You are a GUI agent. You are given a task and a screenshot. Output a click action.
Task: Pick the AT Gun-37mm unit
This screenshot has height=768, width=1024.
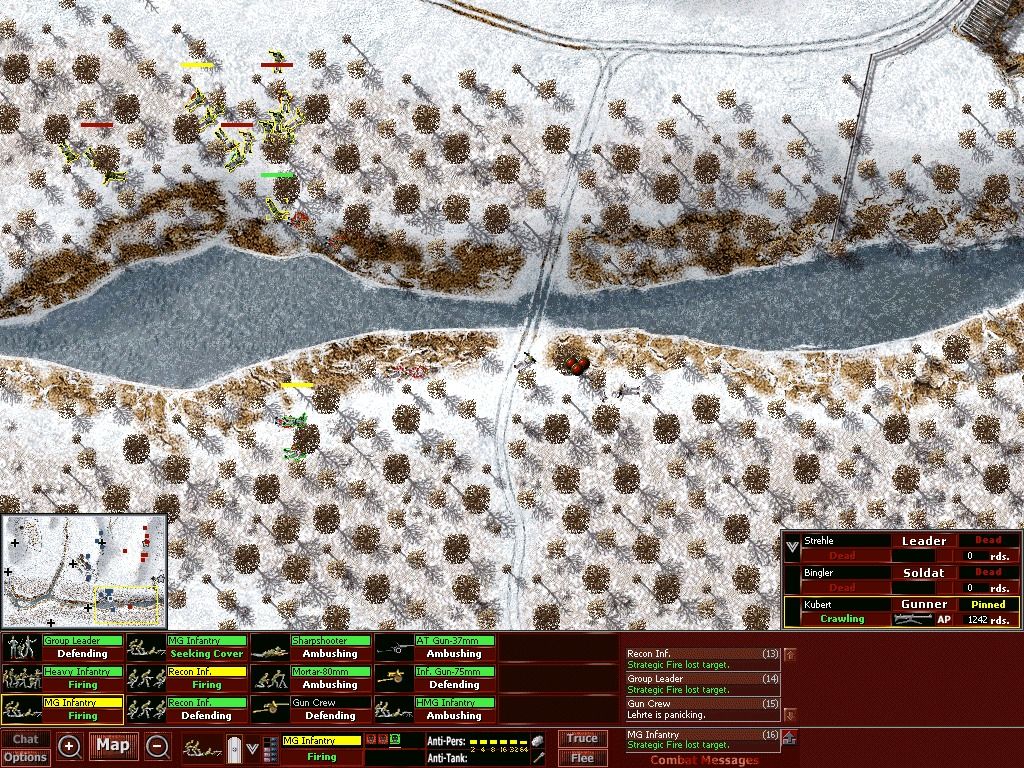point(434,647)
